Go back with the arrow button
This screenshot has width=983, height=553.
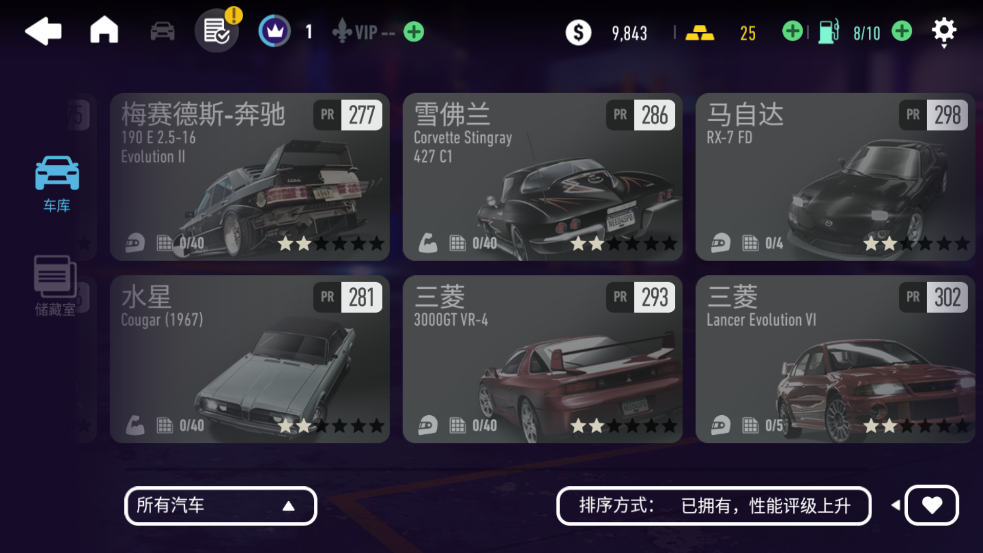43,32
